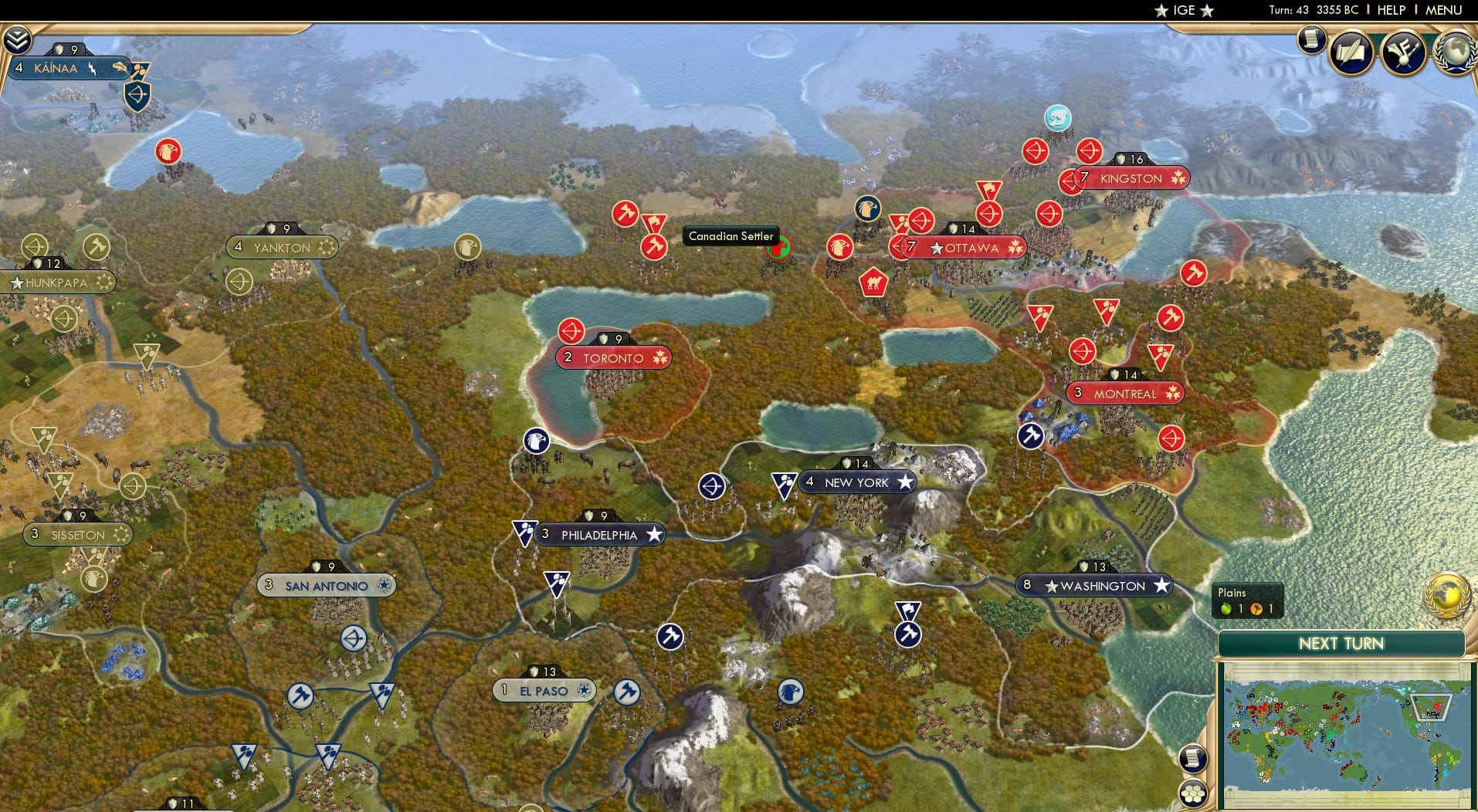The width and height of the screenshot is (1478, 812).
Task: Click the puppet icon on San Antonio banner
Action: point(385,585)
